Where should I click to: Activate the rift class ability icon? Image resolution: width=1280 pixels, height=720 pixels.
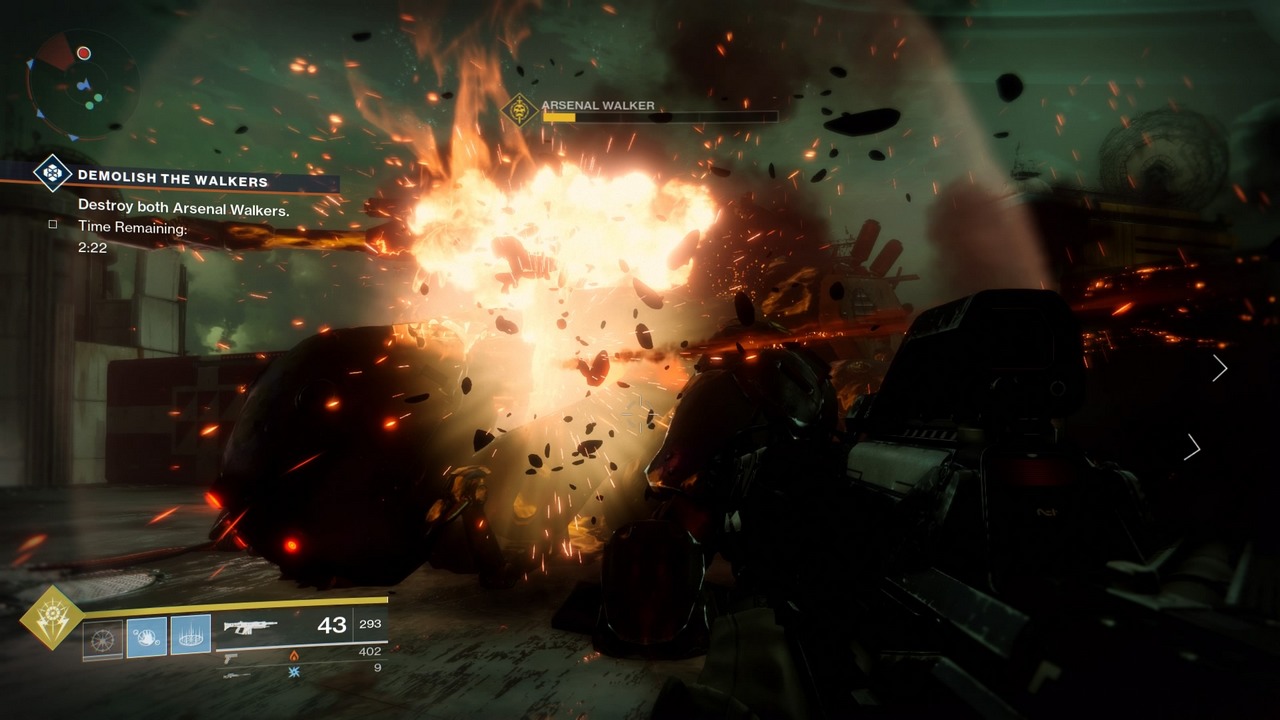(191, 636)
